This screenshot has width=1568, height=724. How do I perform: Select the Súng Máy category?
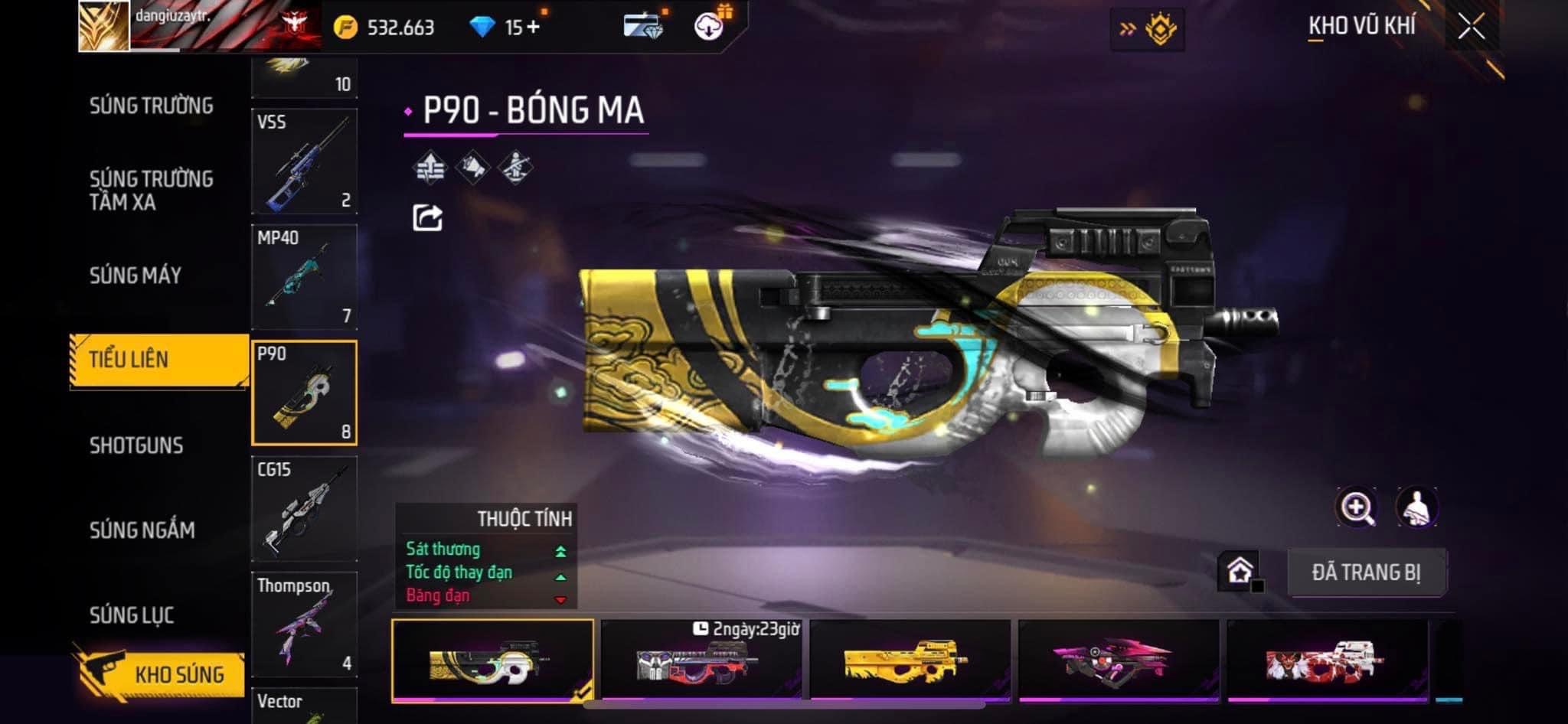[136, 276]
